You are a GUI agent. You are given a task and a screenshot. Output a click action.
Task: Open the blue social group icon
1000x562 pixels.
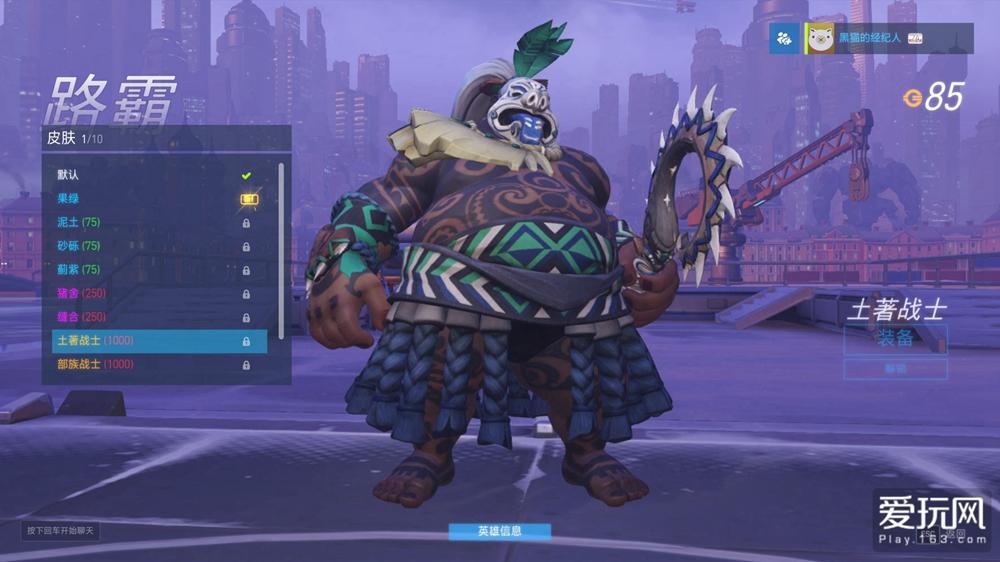pyautogui.click(x=786, y=38)
